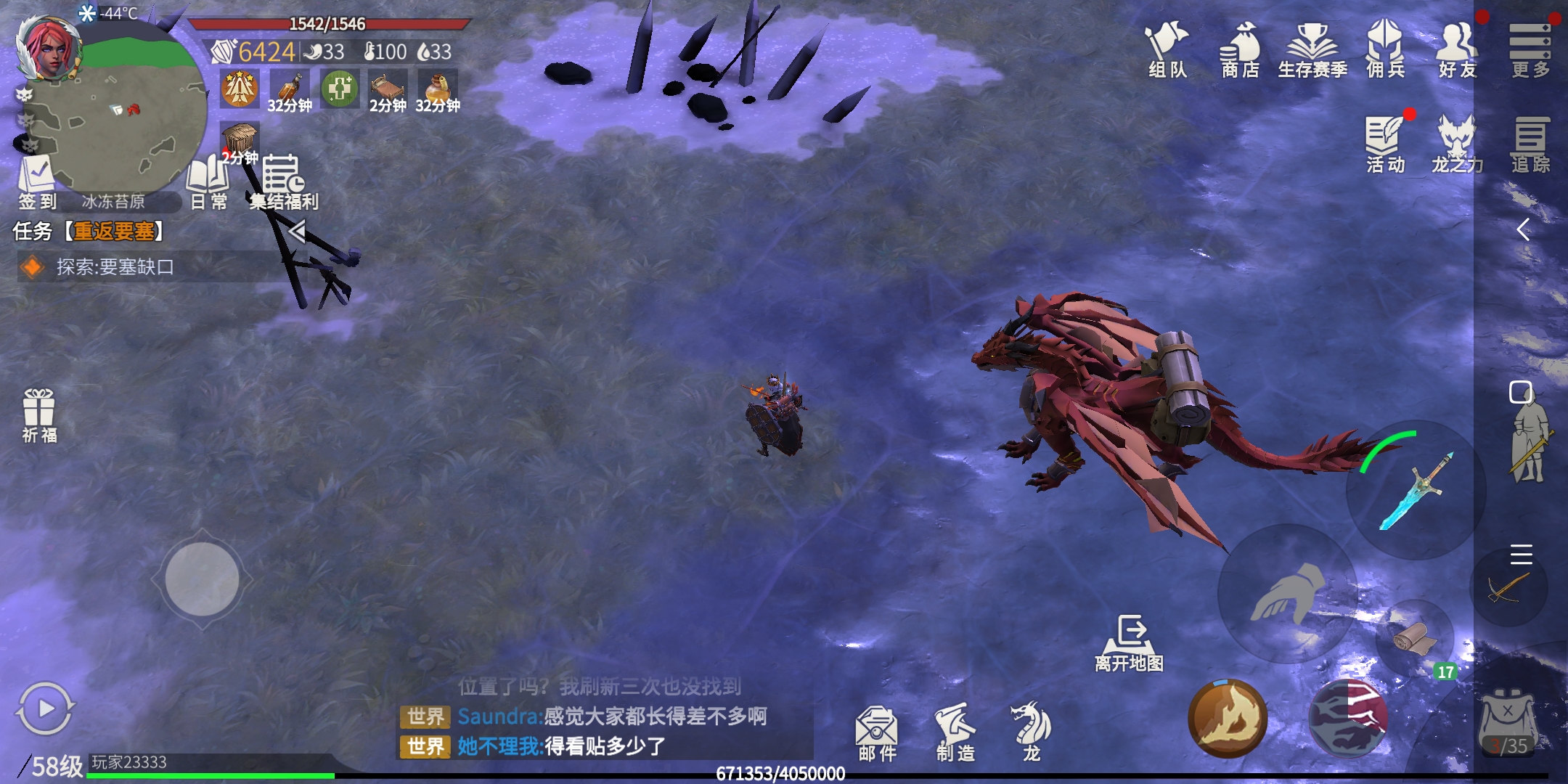This screenshot has width=1568, height=784.
Task: Open the 活动 events panel
Action: tap(1385, 144)
